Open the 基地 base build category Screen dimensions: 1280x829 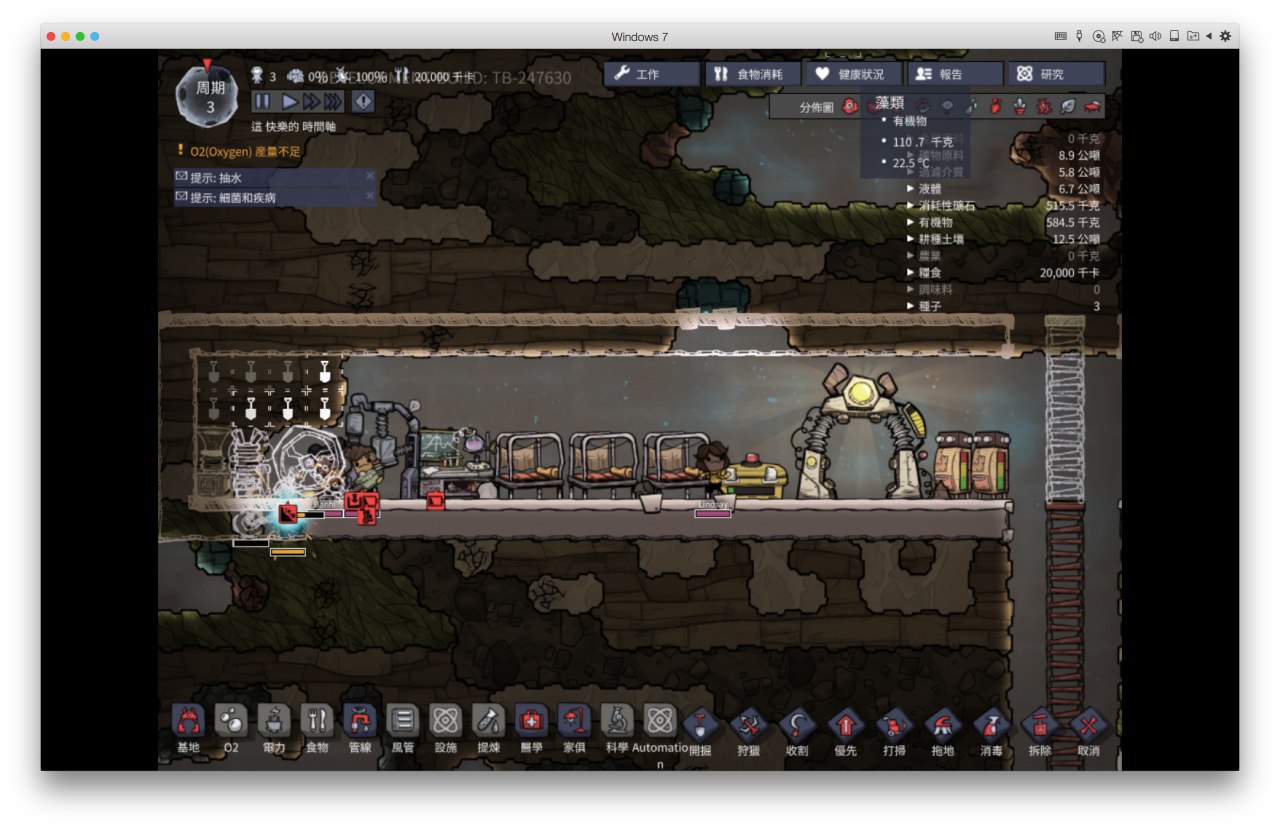click(188, 727)
